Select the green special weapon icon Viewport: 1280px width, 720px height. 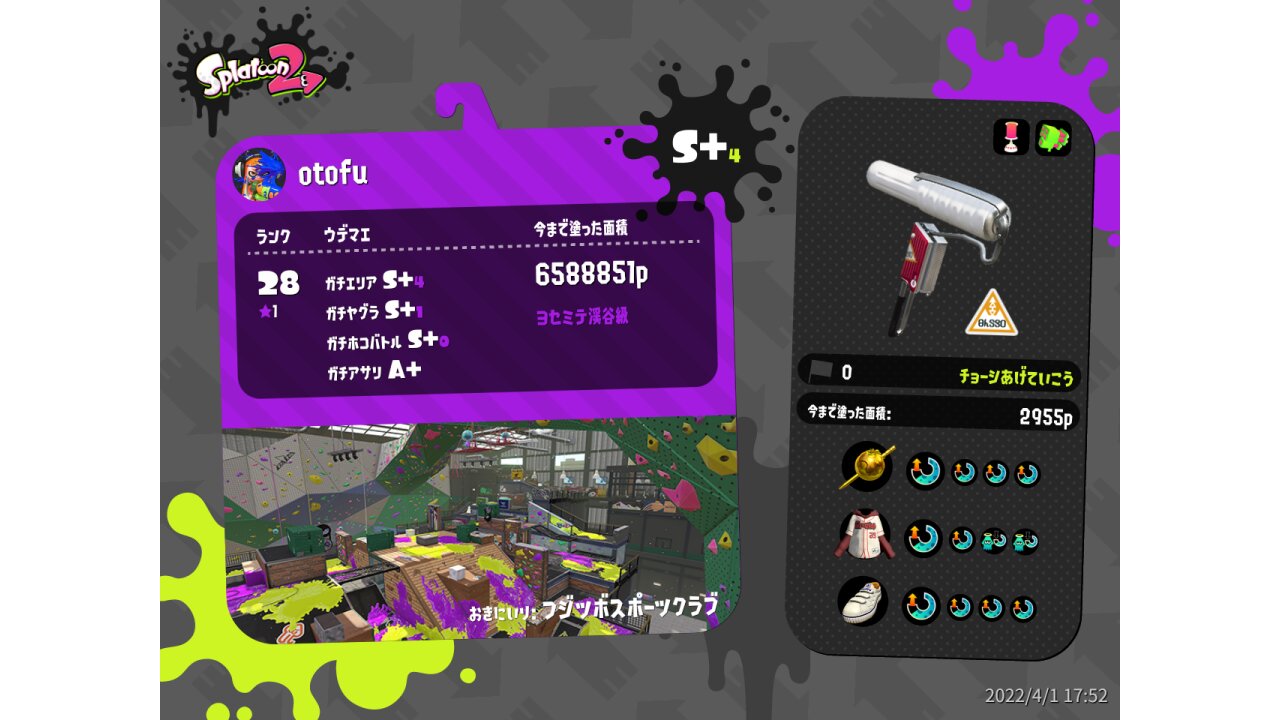click(x=1052, y=138)
